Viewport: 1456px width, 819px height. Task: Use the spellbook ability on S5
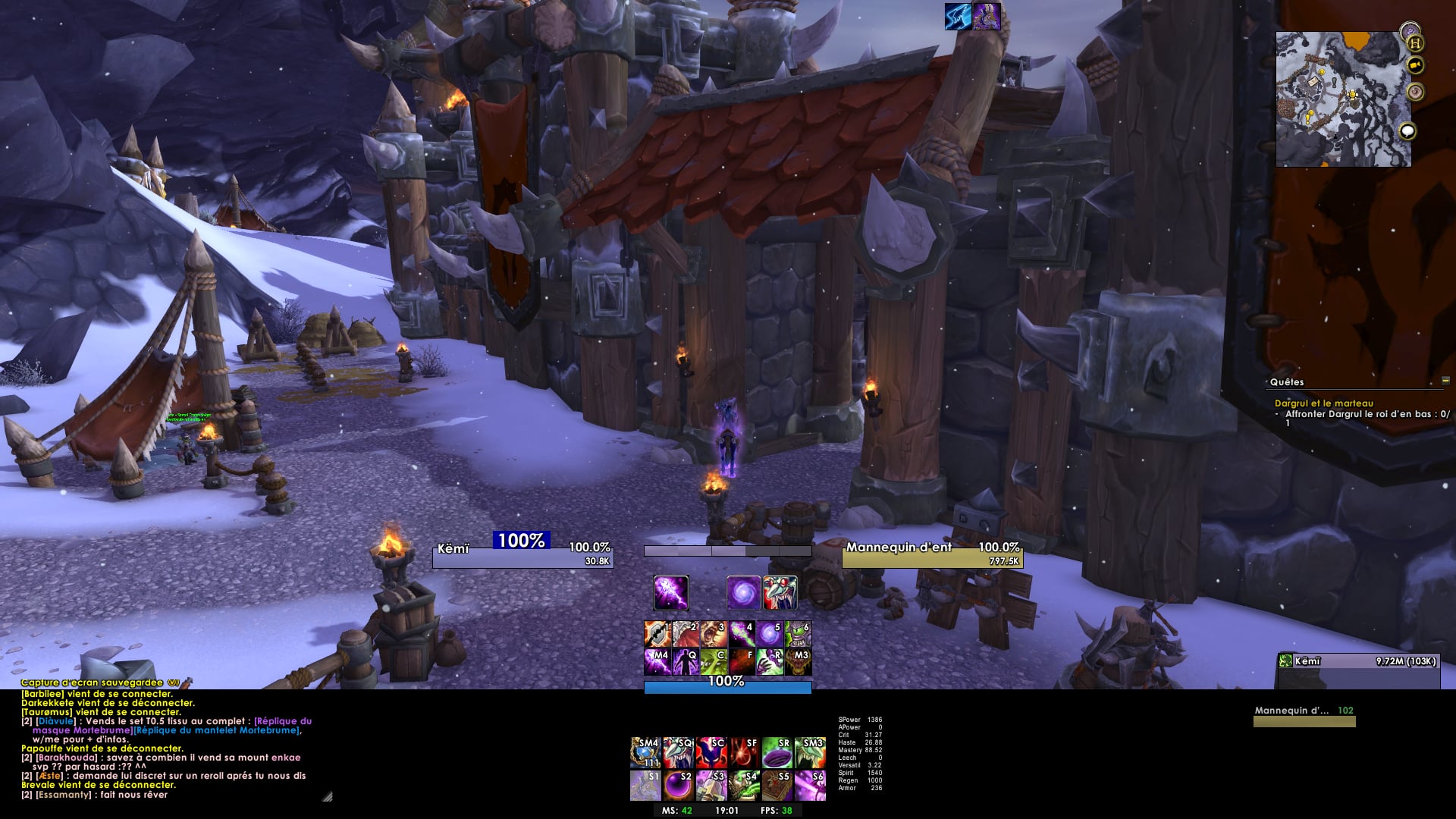pos(776,786)
